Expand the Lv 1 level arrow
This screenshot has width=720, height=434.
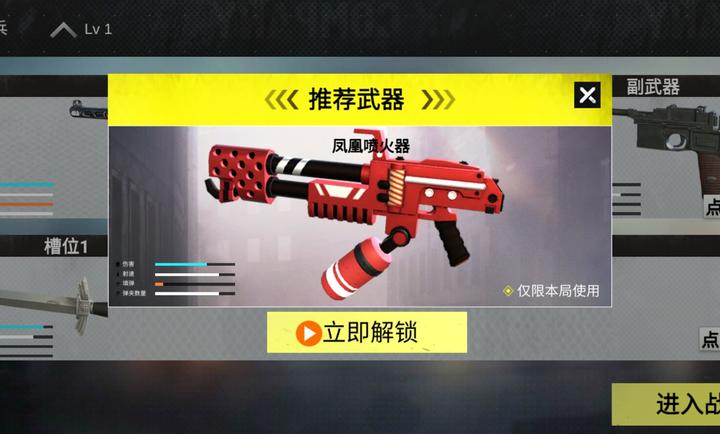click(x=64, y=29)
